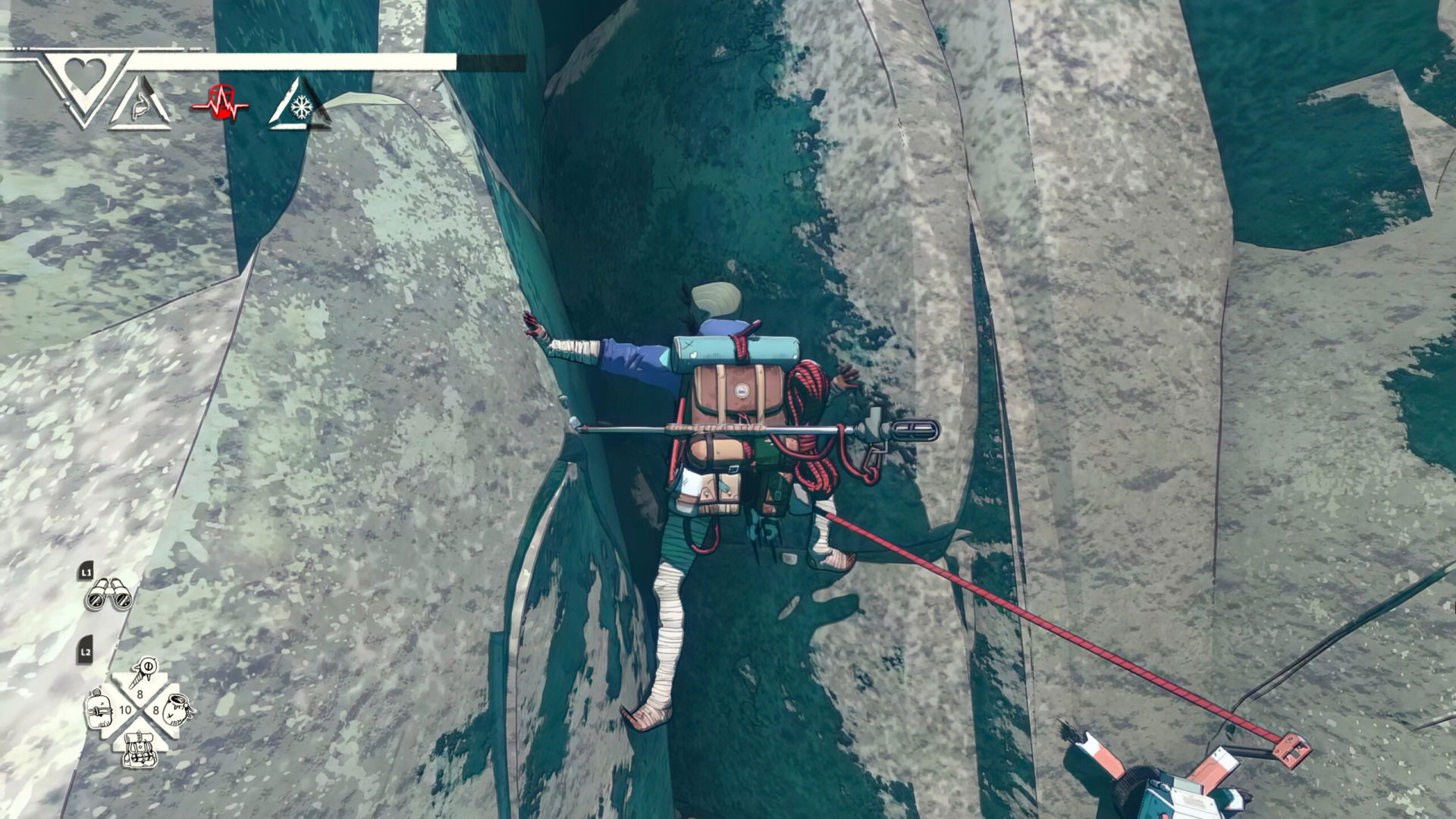The image size is (1456, 819).
Task: Expand the item wheel cross panel
Action: pyautogui.click(x=140, y=709)
